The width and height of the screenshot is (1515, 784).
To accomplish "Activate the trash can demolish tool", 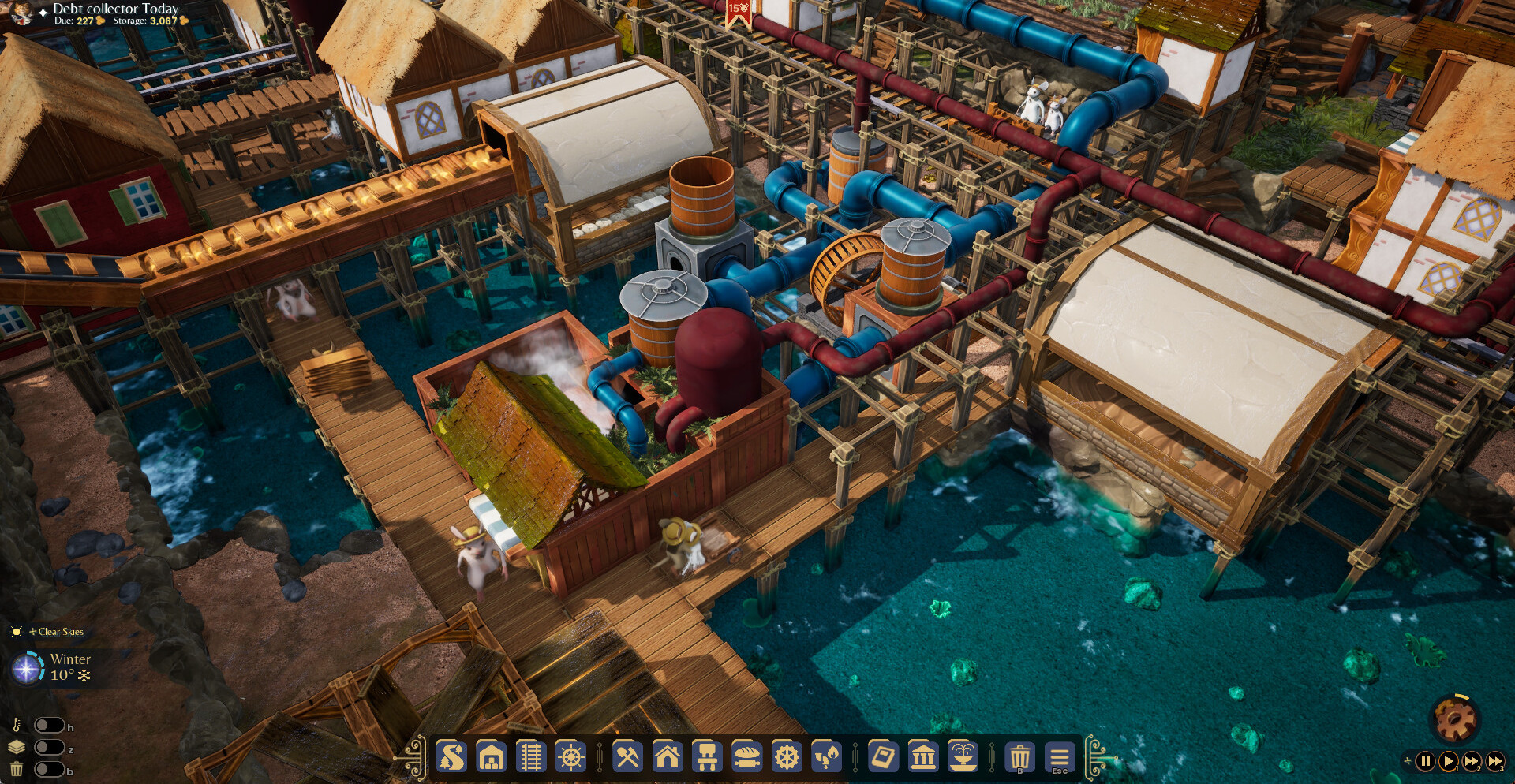I will click(1019, 757).
